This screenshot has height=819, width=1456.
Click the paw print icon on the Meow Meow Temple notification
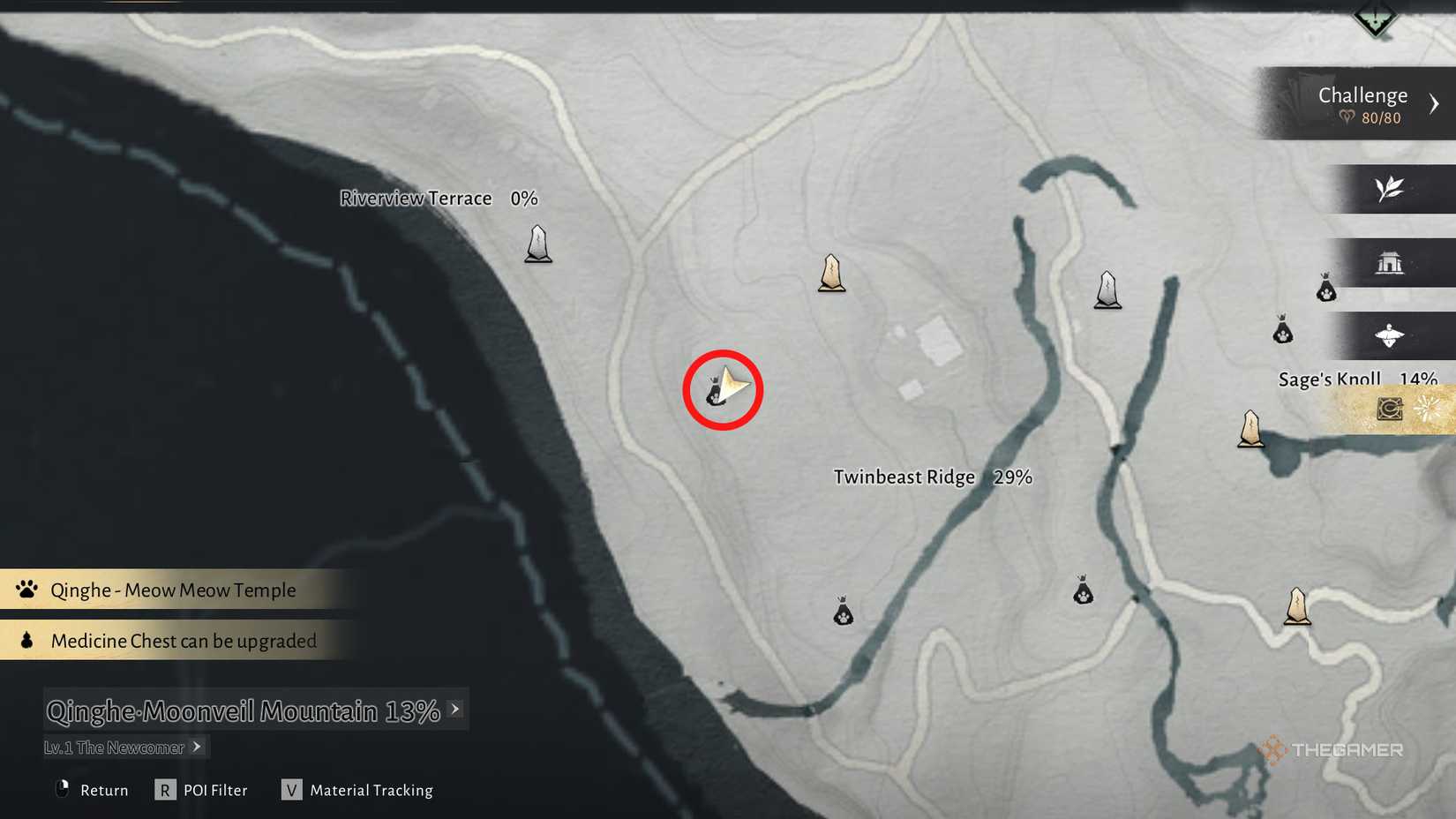(x=26, y=589)
